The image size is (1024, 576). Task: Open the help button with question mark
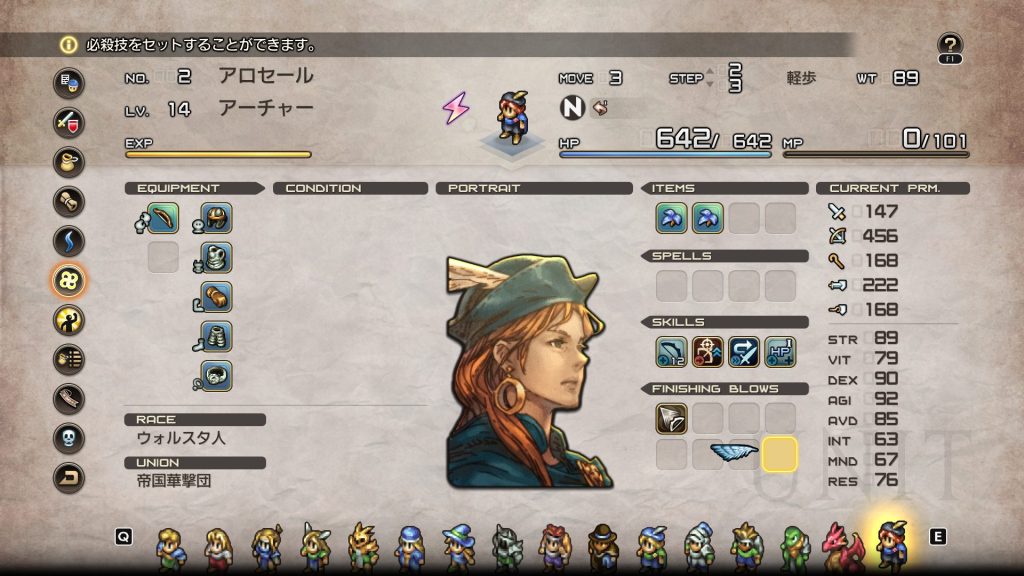950,45
